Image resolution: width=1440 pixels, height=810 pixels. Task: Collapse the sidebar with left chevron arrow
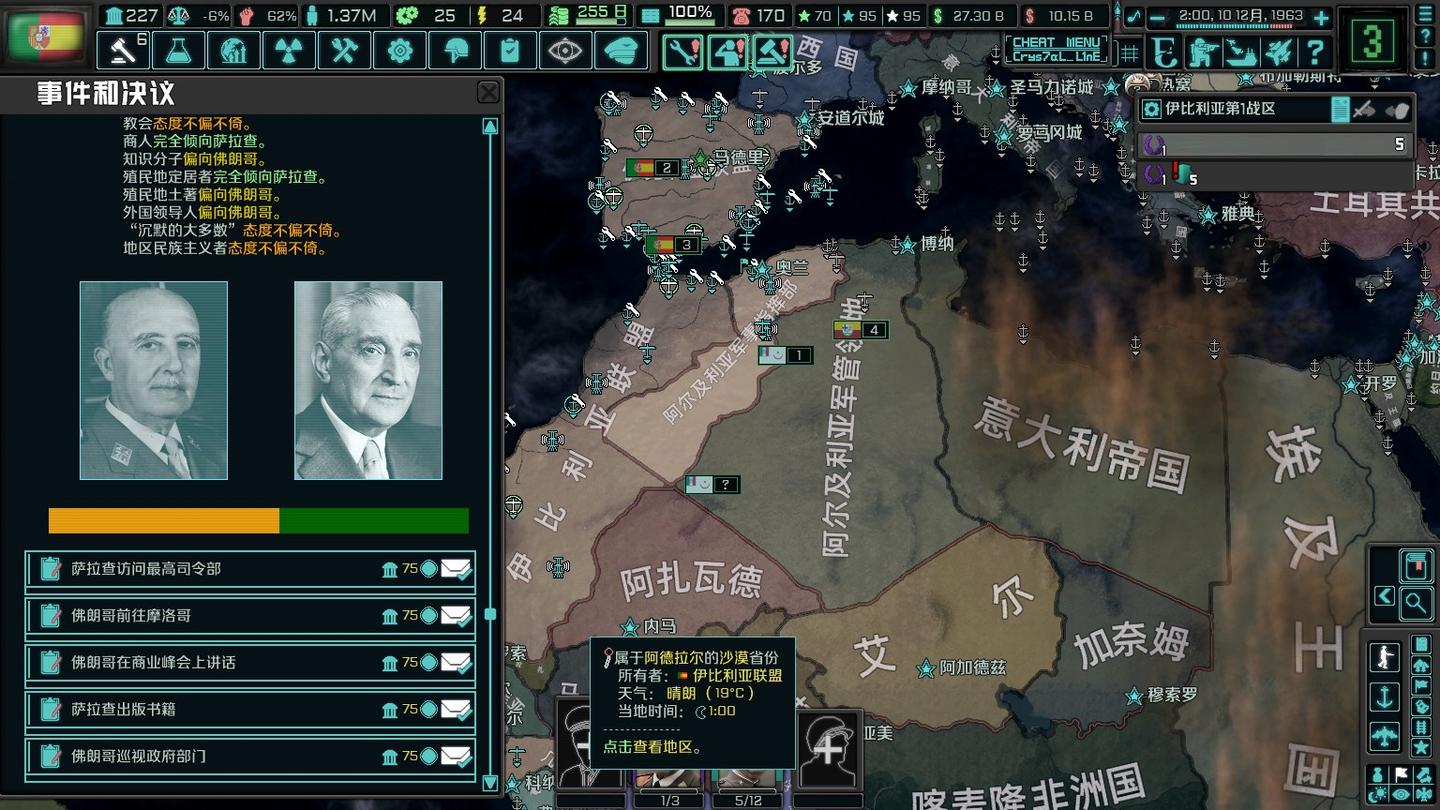pos(1382,595)
